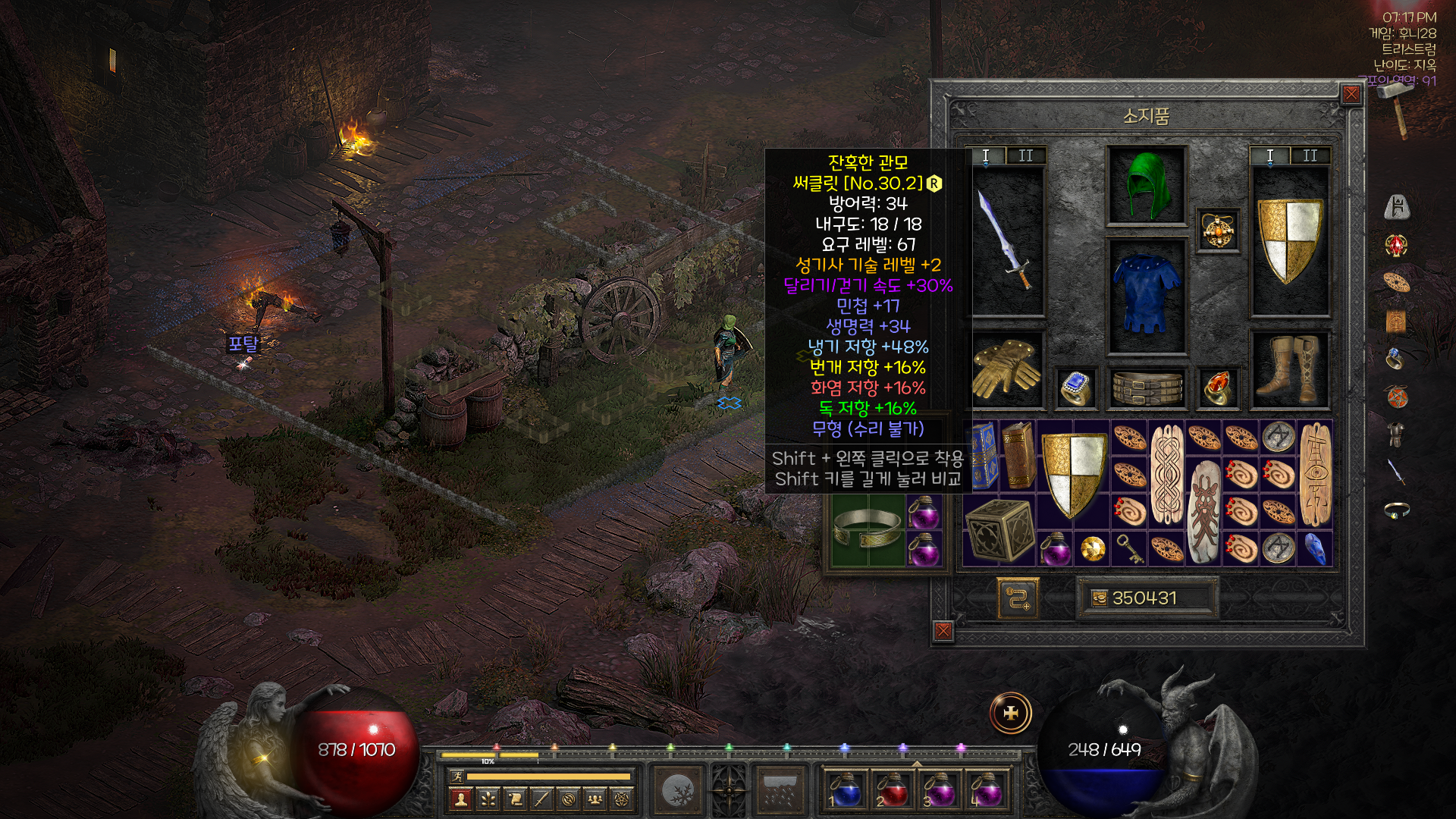The width and height of the screenshot is (1456, 819).
Task: Select the equipped boots
Action: click(x=1289, y=369)
